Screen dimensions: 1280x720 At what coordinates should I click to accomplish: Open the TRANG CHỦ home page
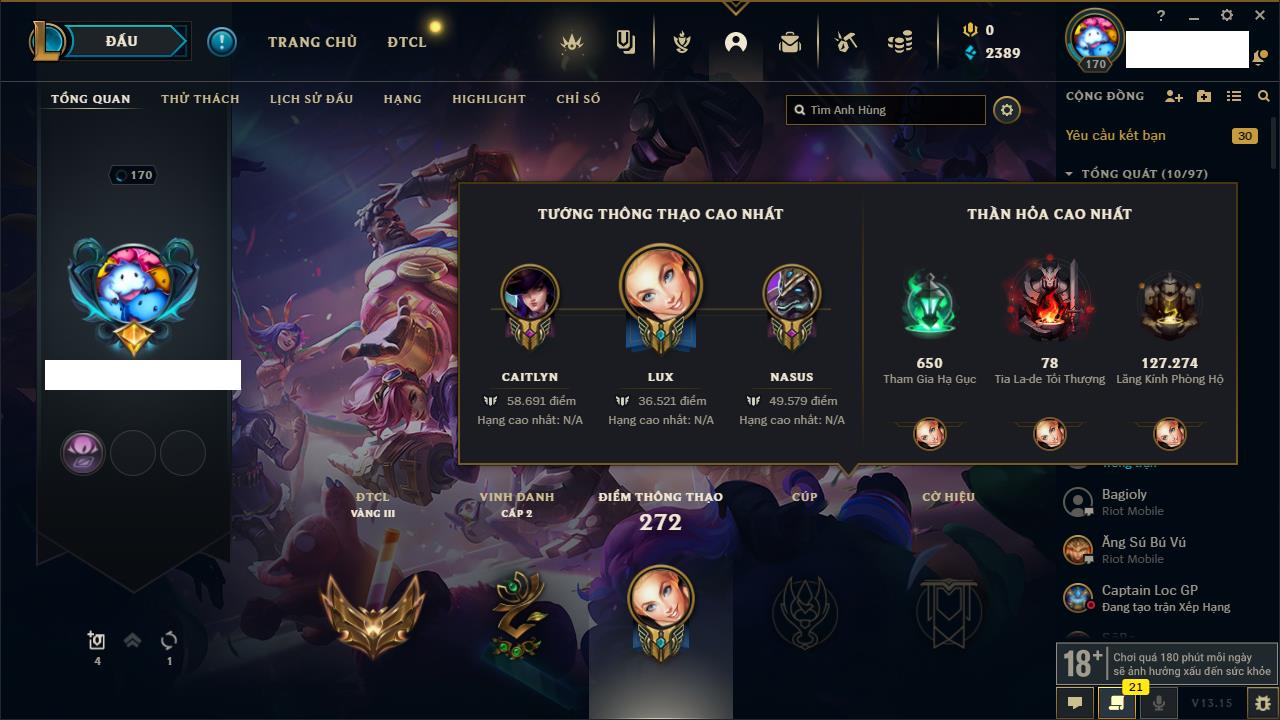pyautogui.click(x=312, y=42)
